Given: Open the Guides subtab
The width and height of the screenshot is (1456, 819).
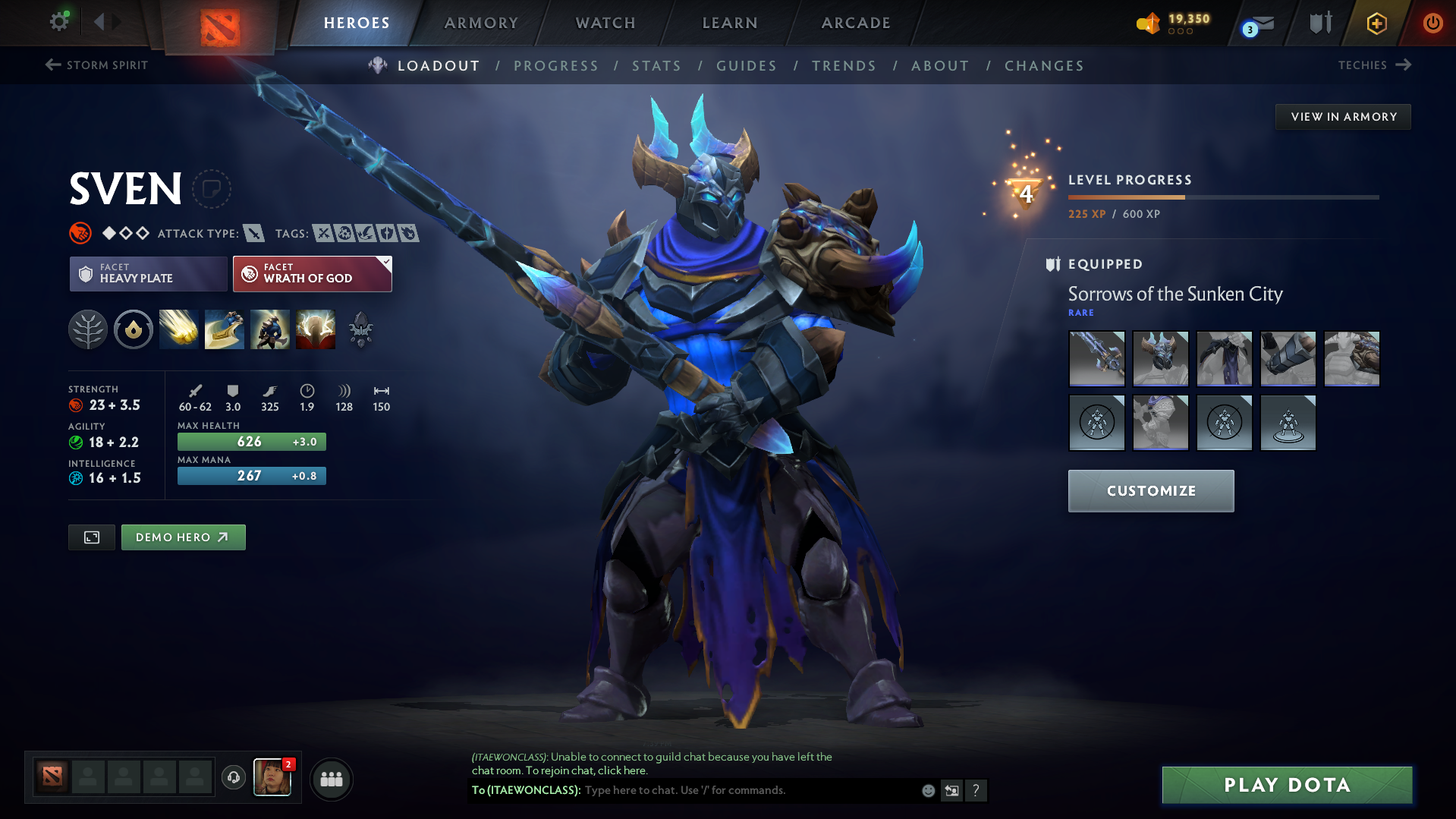Looking at the screenshot, I should [x=747, y=66].
